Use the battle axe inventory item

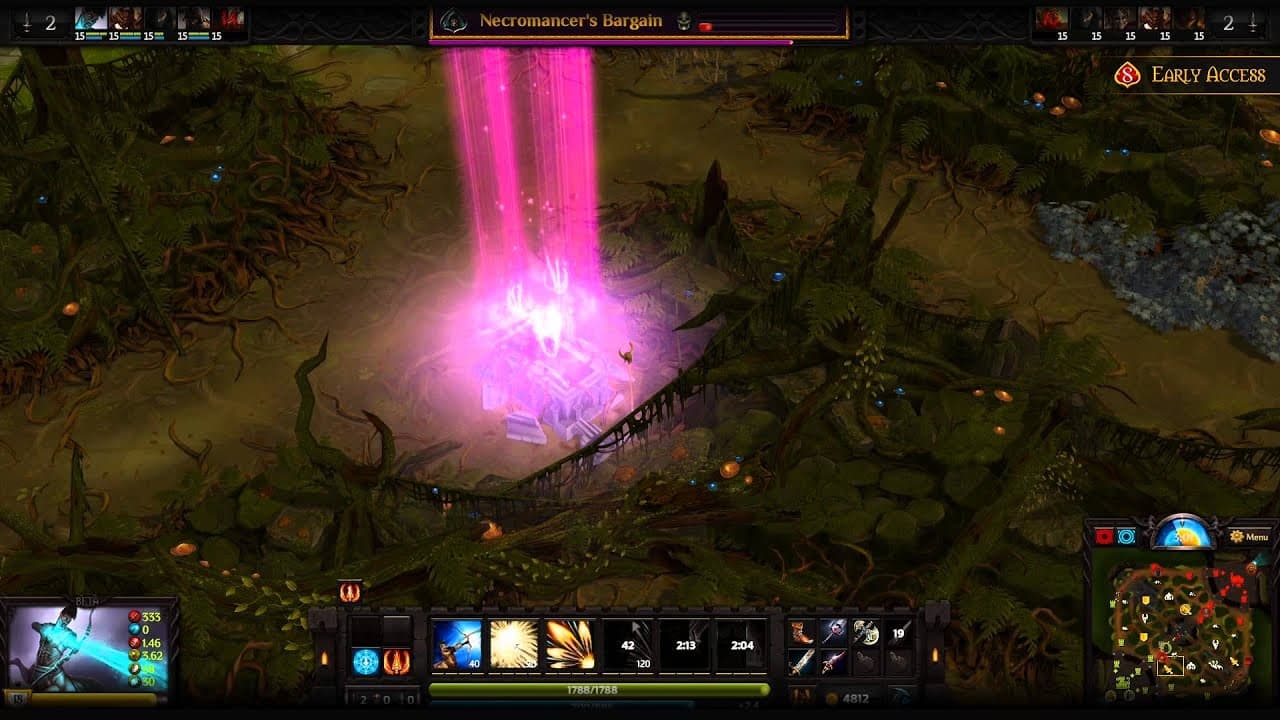pos(867,633)
